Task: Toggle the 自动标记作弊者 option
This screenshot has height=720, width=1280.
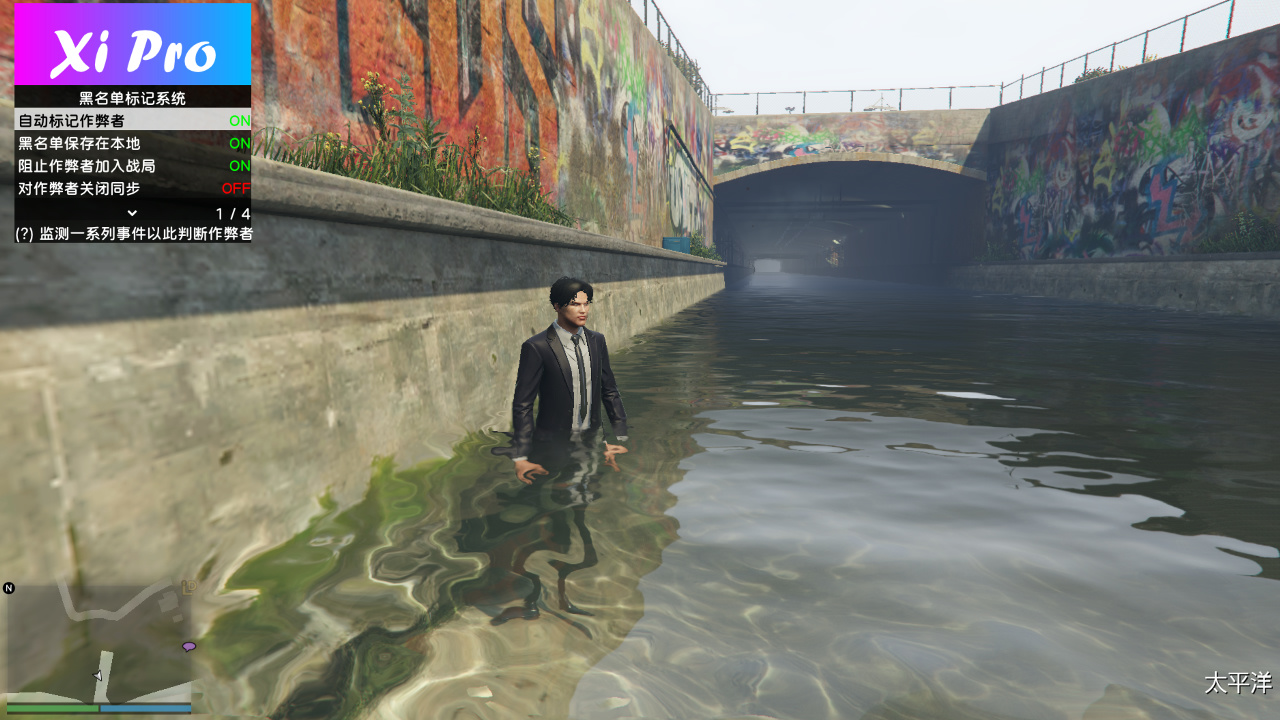Action: click(132, 120)
